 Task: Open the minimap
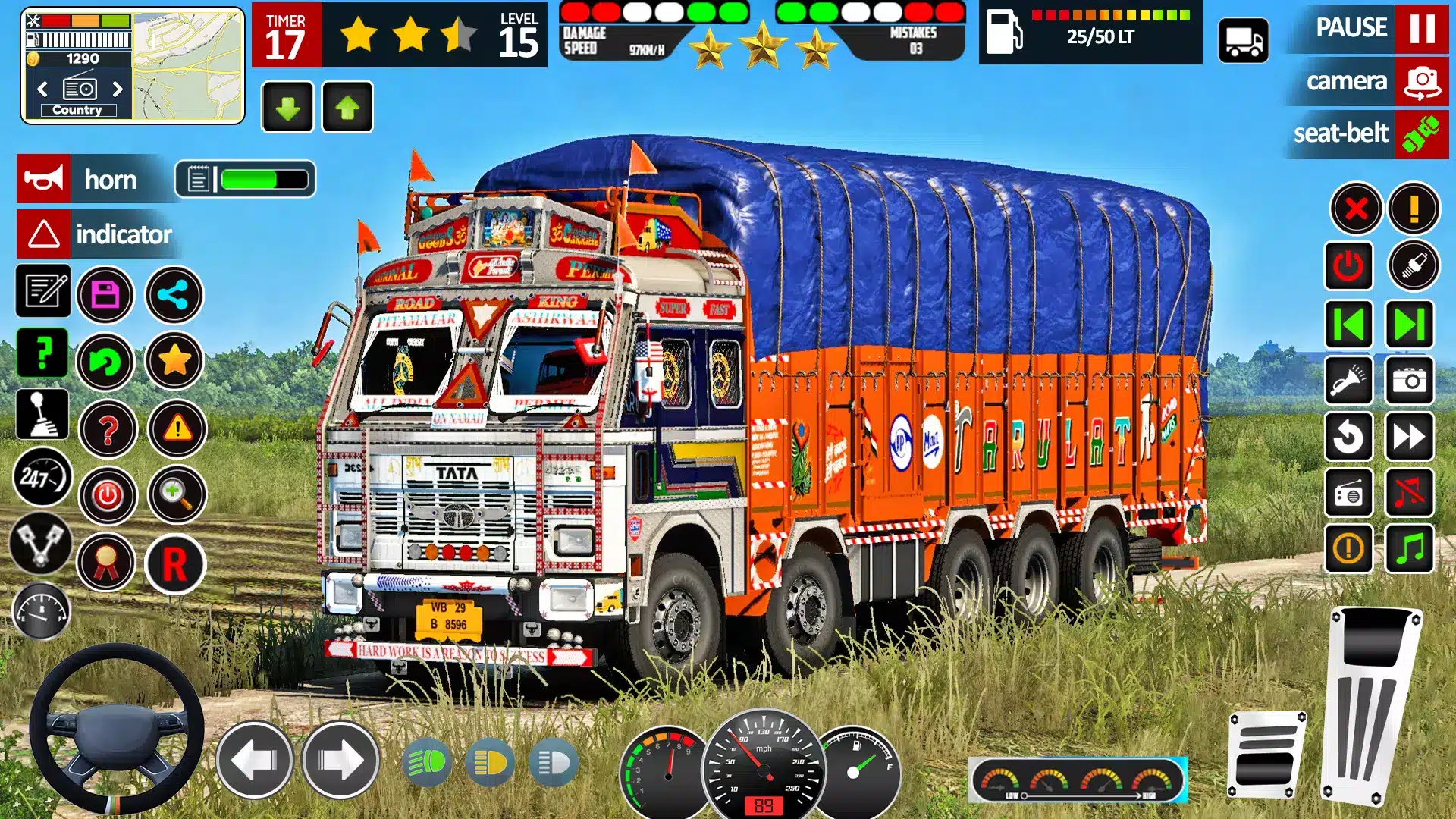[x=188, y=65]
